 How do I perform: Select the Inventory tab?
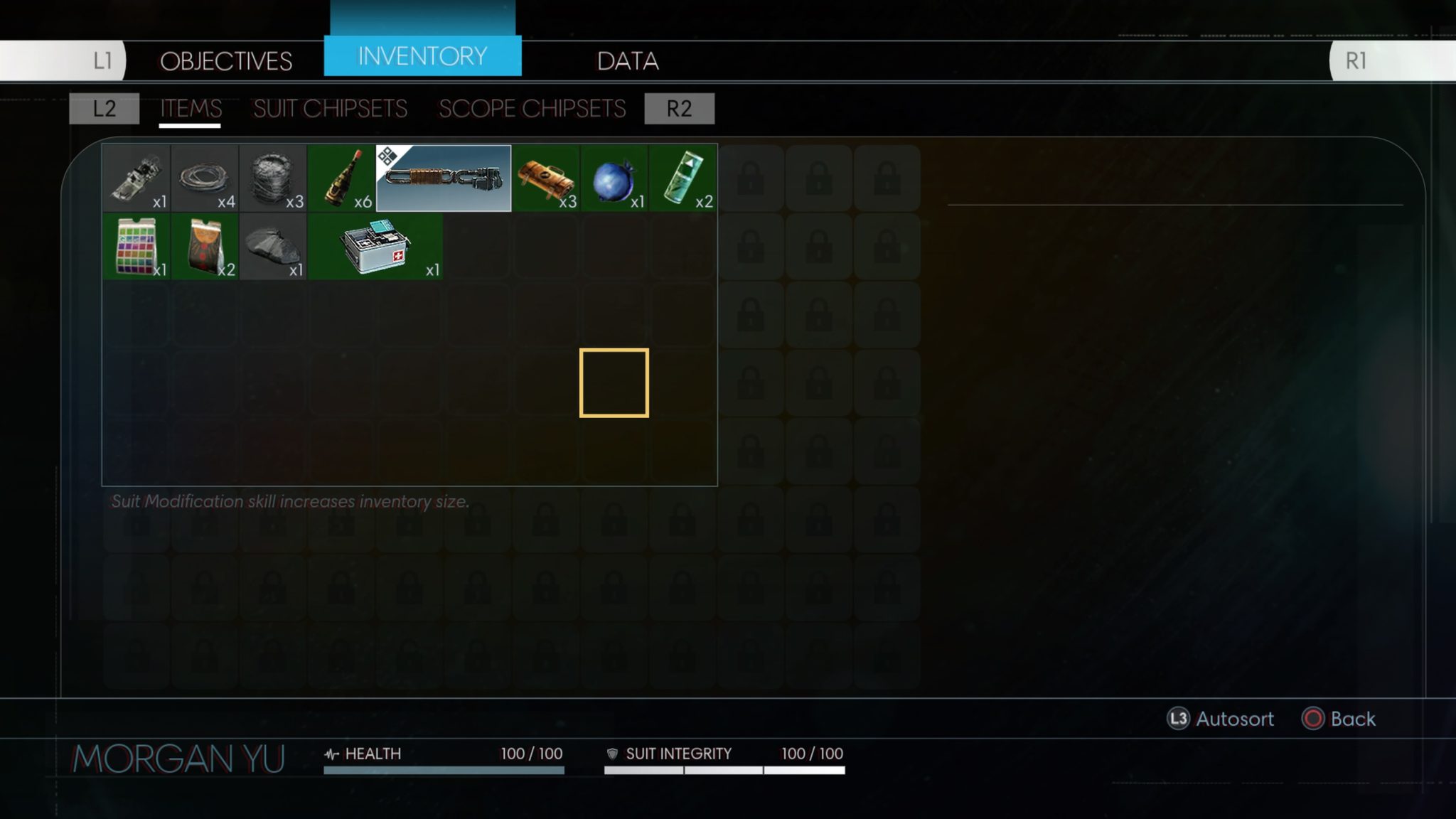(x=422, y=56)
